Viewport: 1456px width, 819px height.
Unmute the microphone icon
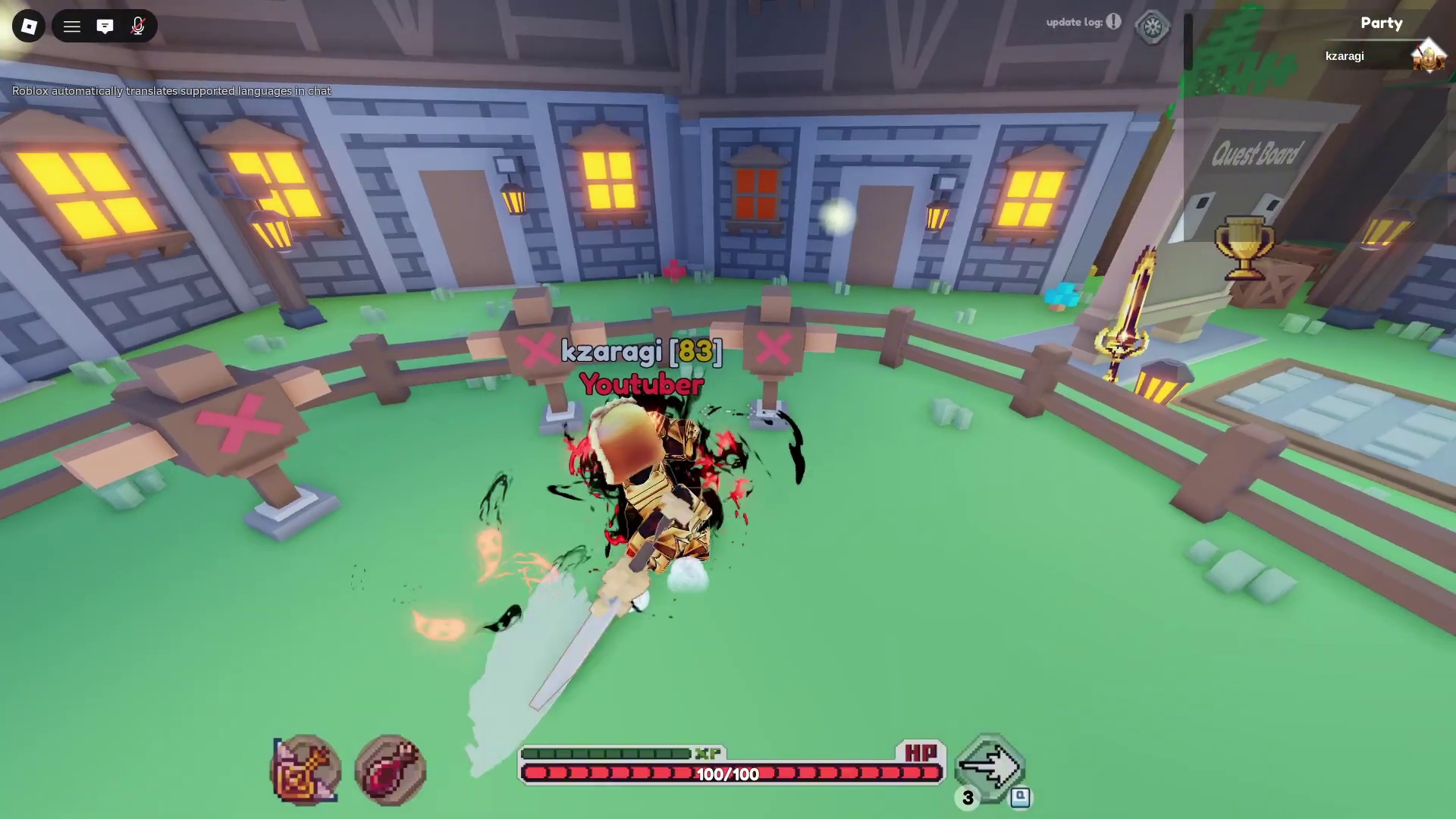138,27
